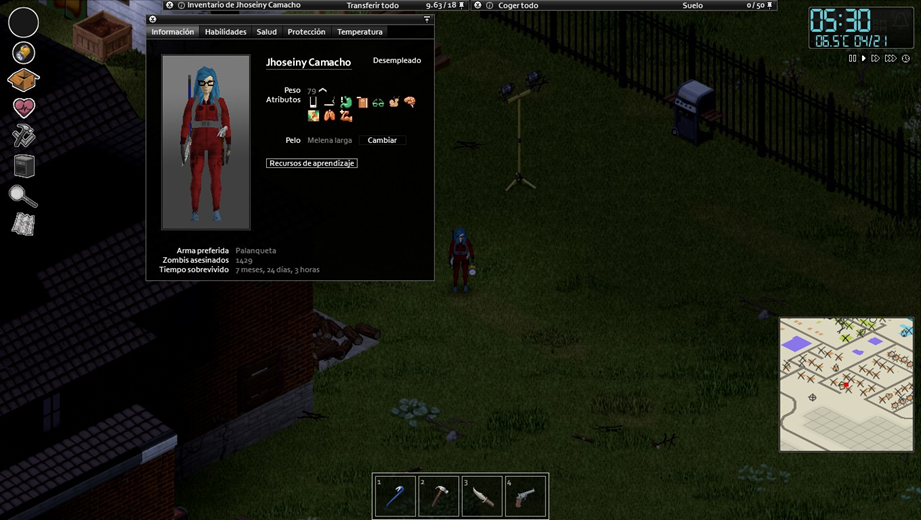Click the Cambiar hair button
This screenshot has width=921, height=520.
[382, 140]
